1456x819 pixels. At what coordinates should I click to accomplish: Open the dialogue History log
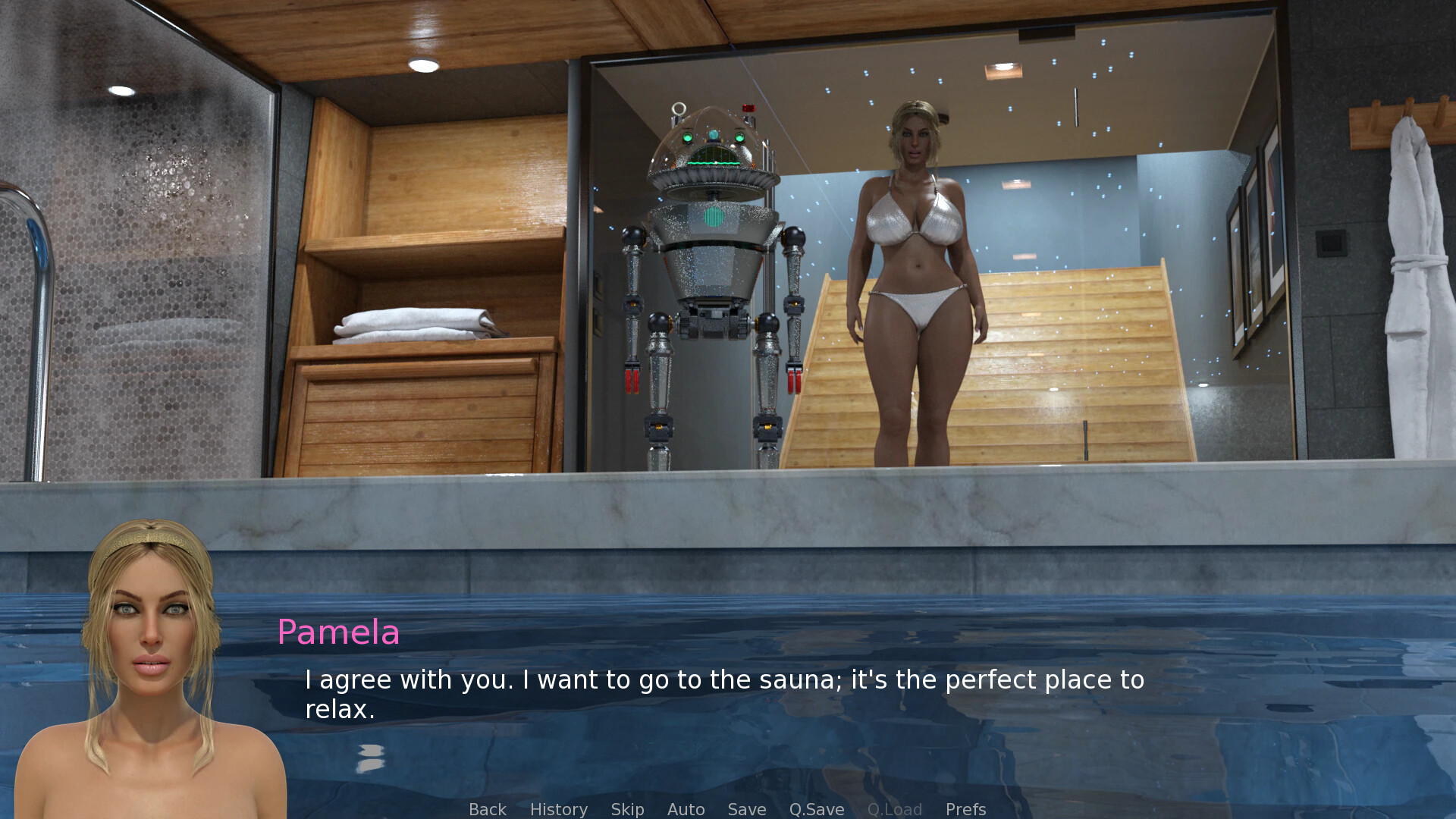coord(558,809)
